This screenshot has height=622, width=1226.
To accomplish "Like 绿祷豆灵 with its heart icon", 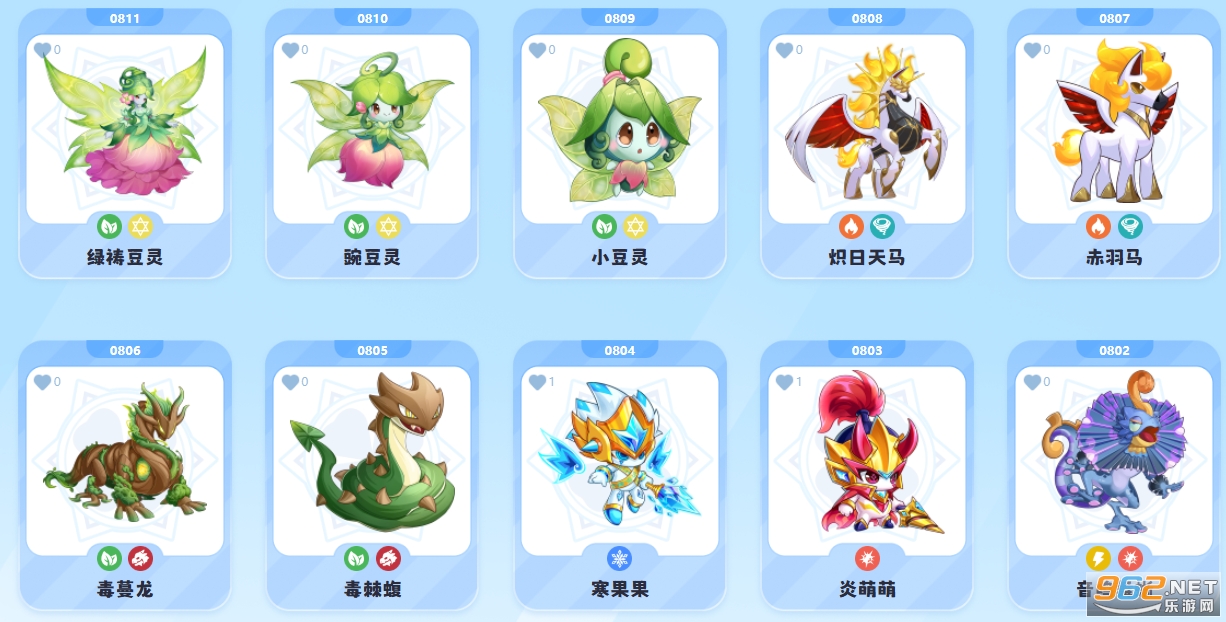I will [x=42, y=50].
